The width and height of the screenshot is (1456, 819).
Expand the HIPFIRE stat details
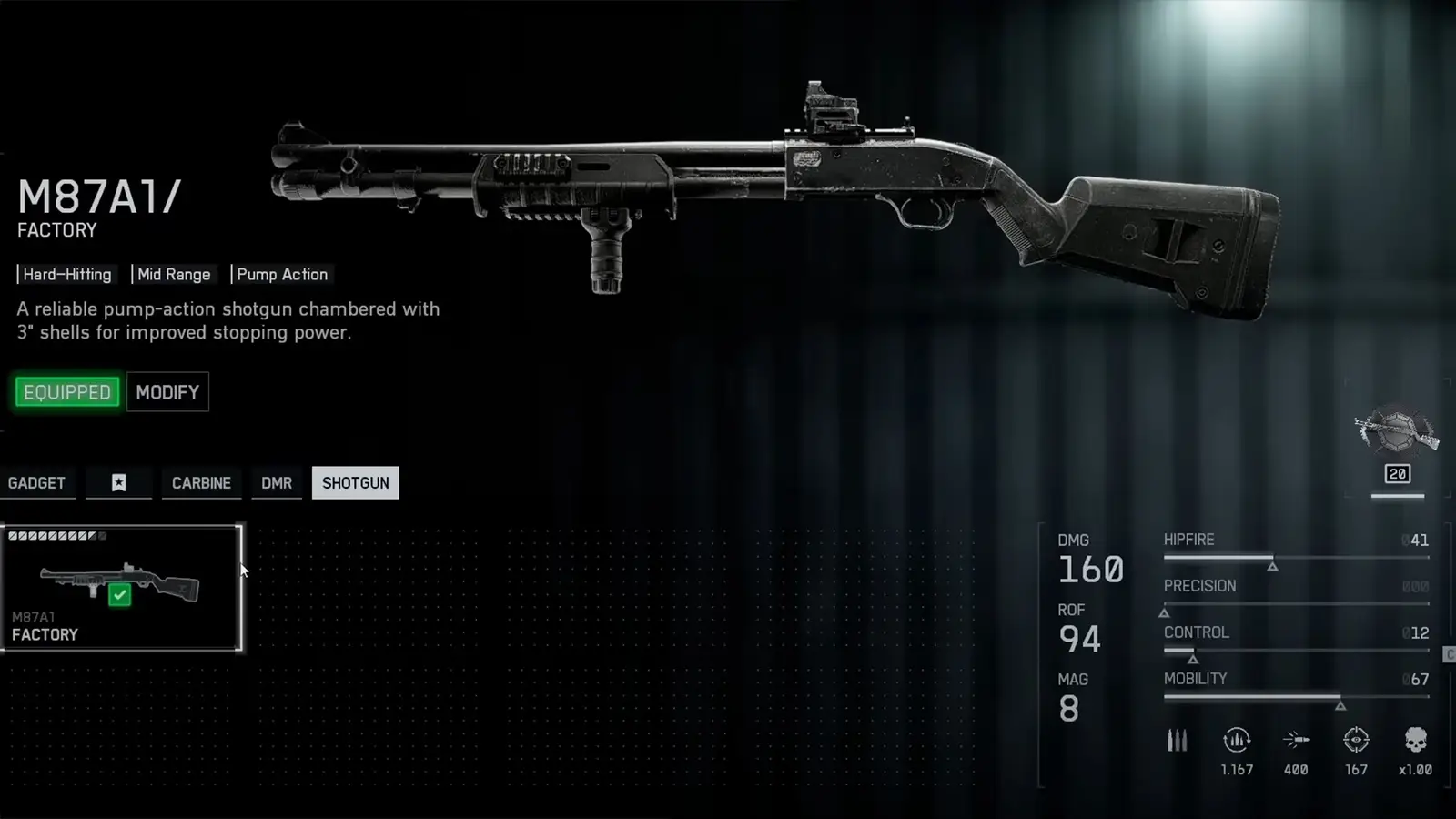(1189, 540)
